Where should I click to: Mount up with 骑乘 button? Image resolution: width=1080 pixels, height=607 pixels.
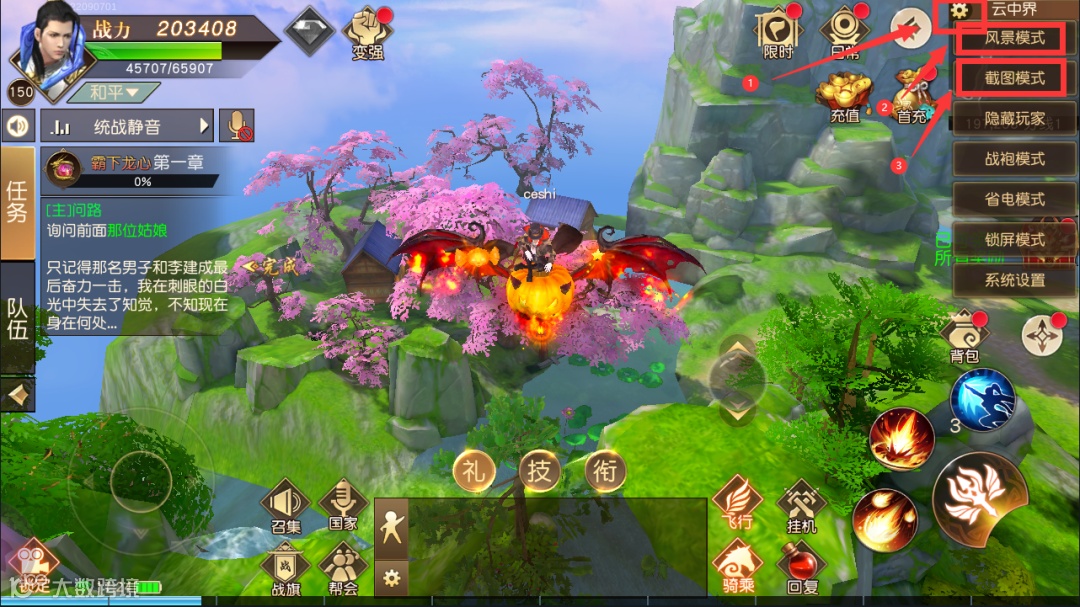coord(737,567)
